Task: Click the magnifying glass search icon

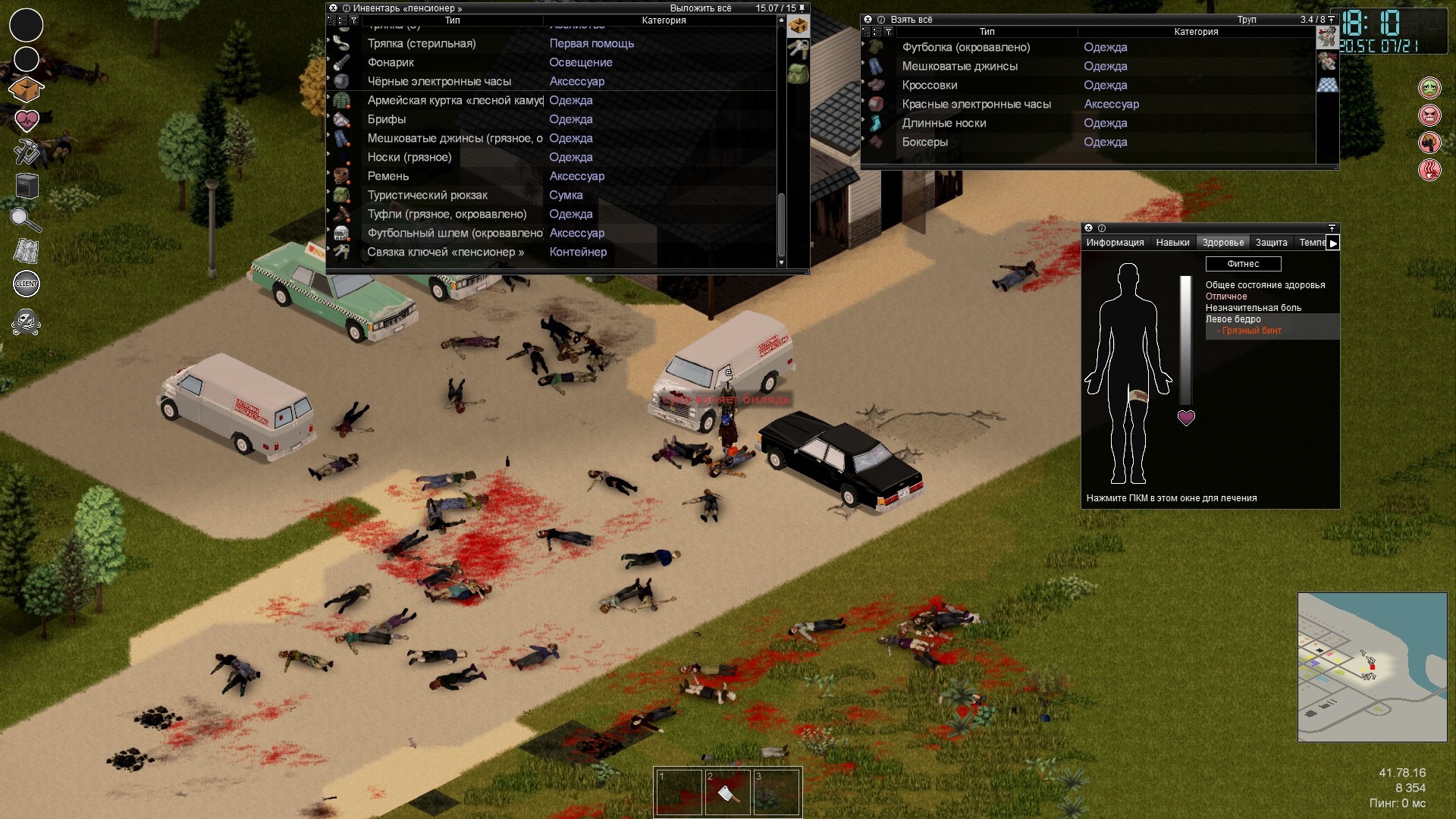Action: point(26,219)
